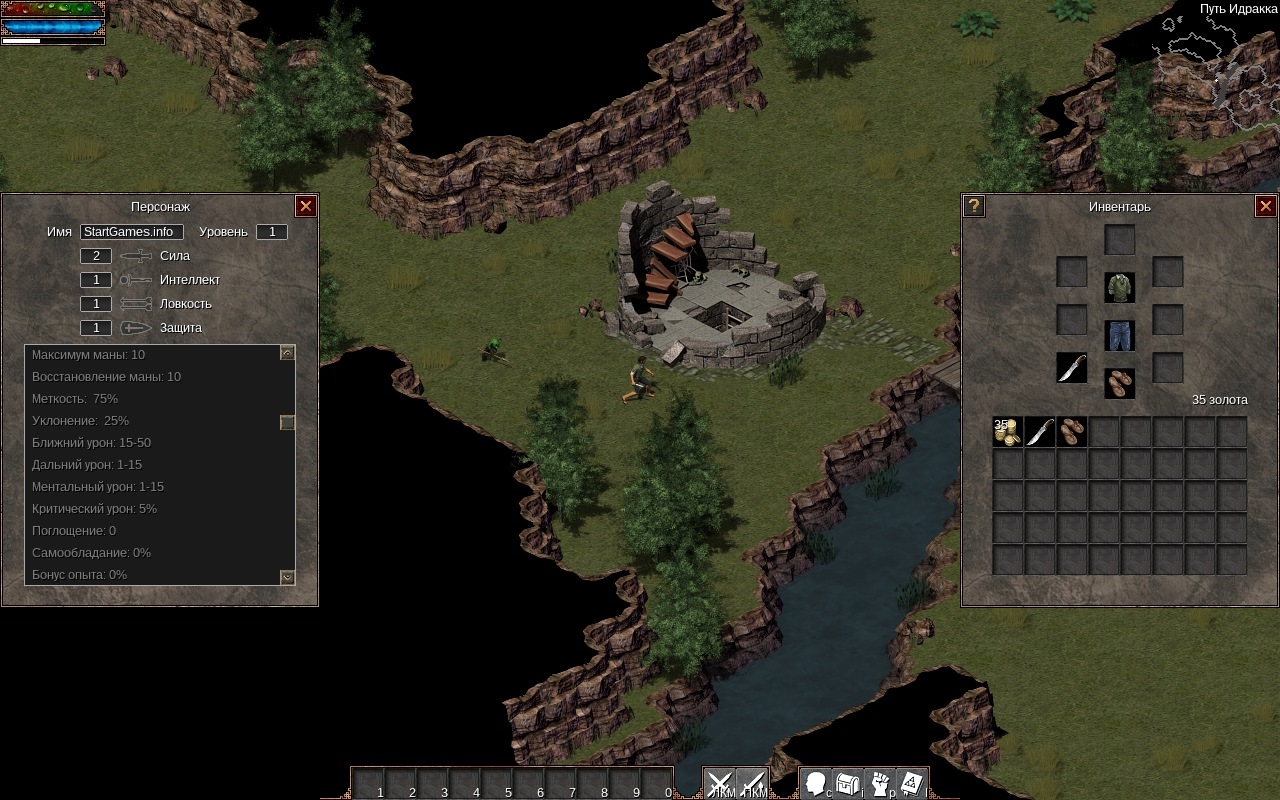The image size is (1280, 800).
Task: Select hotbar slot number 0
Action: [657, 783]
